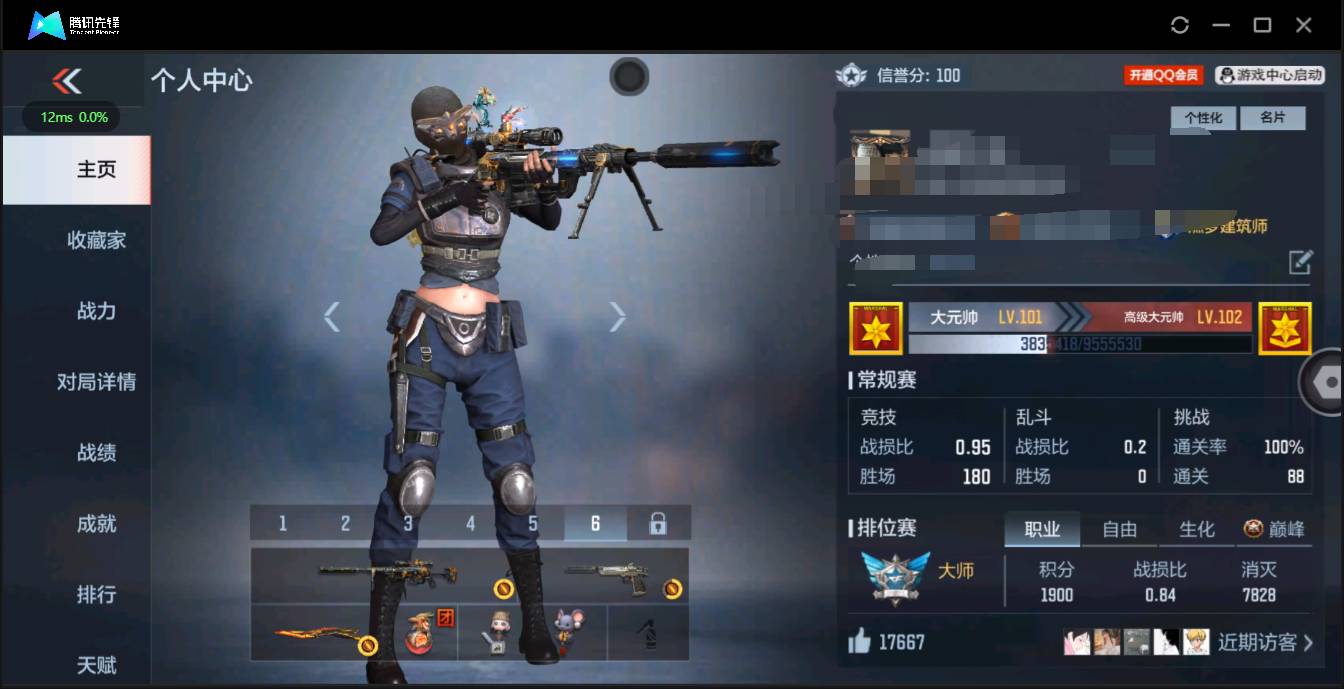Image resolution: width=1344 pixels, height=689 pixels.
Task: Open the 成就 achievements page
Action: 96,524
